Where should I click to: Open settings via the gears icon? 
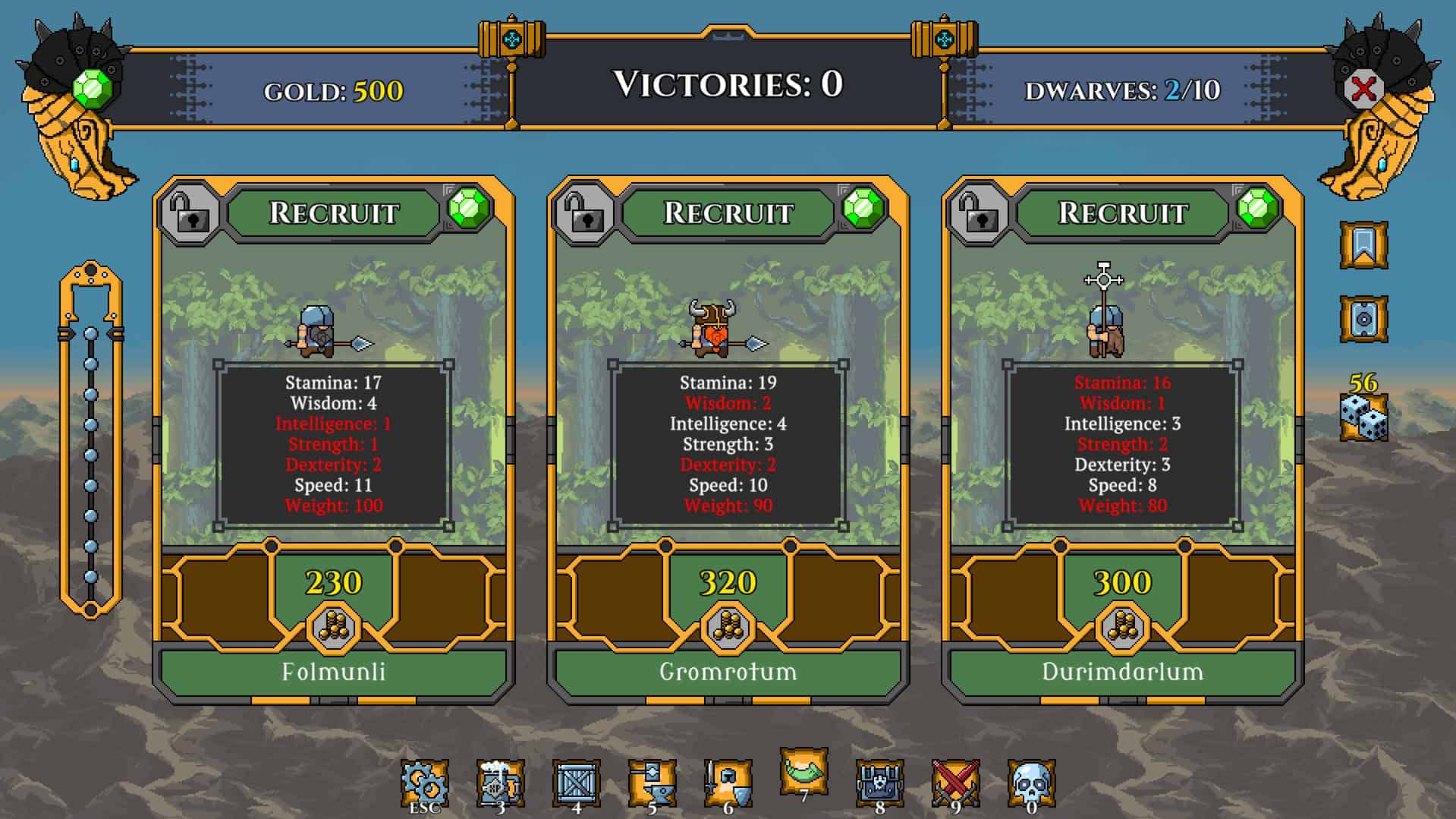pos(424,783)
